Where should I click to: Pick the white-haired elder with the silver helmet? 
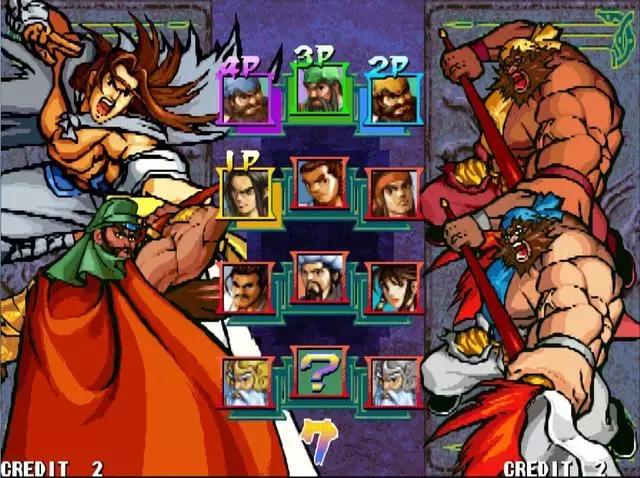393,381
